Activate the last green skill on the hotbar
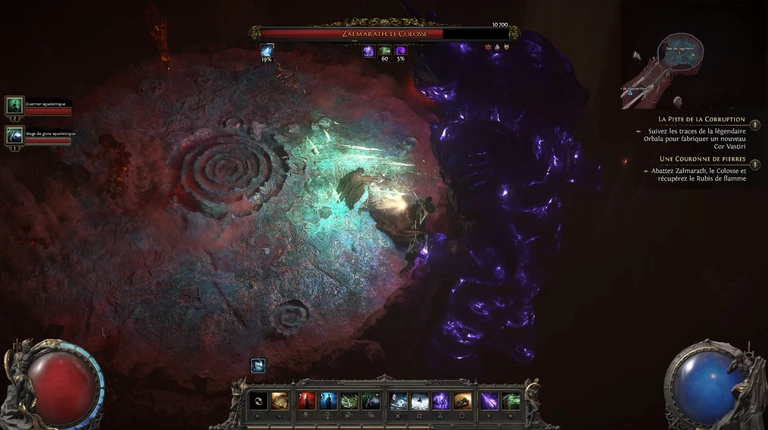This screenshot has height=430, width=768. tap(511, 401)
